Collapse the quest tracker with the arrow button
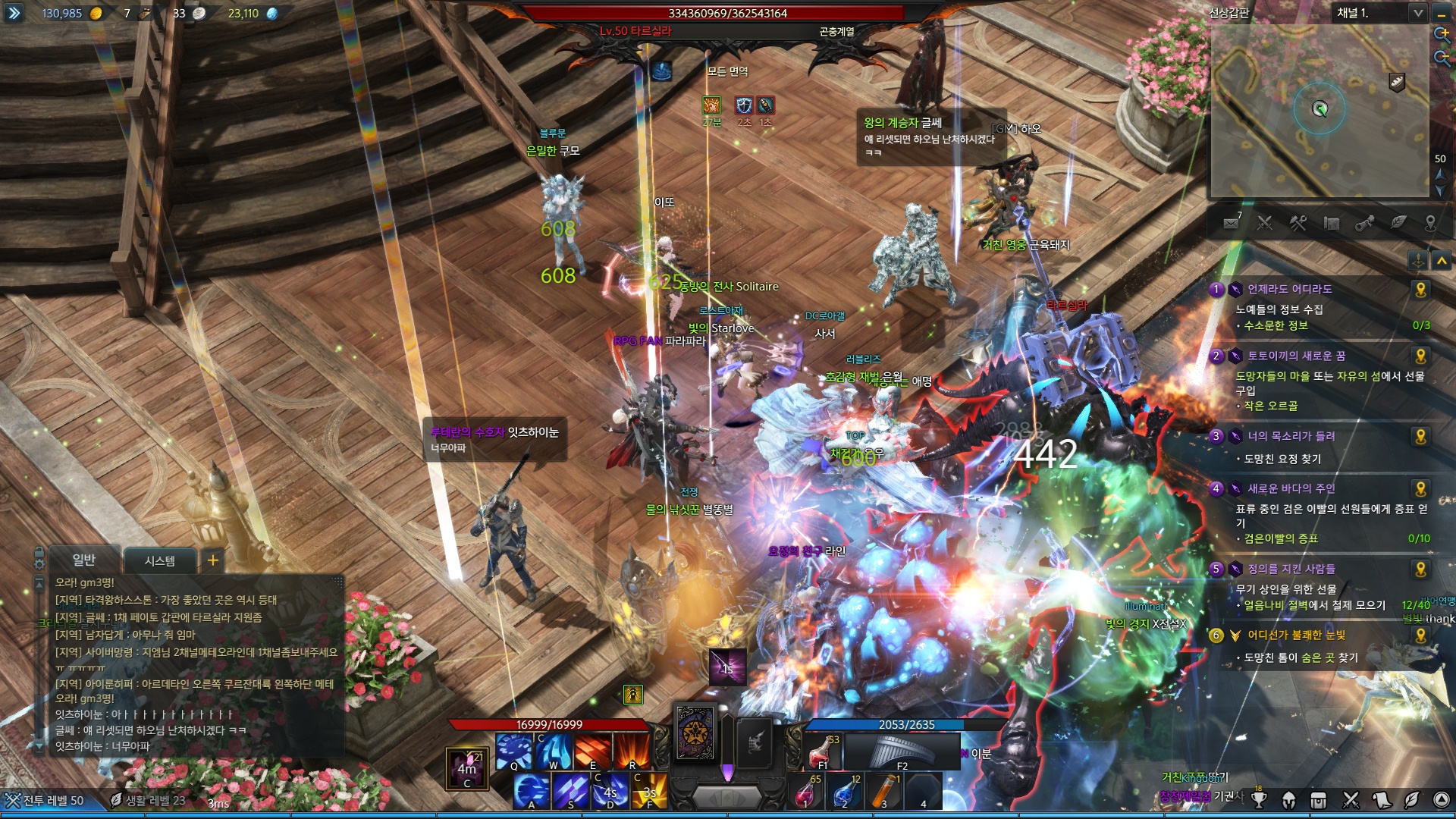Screen dimensions: 1456x819 coord(1442,261)
